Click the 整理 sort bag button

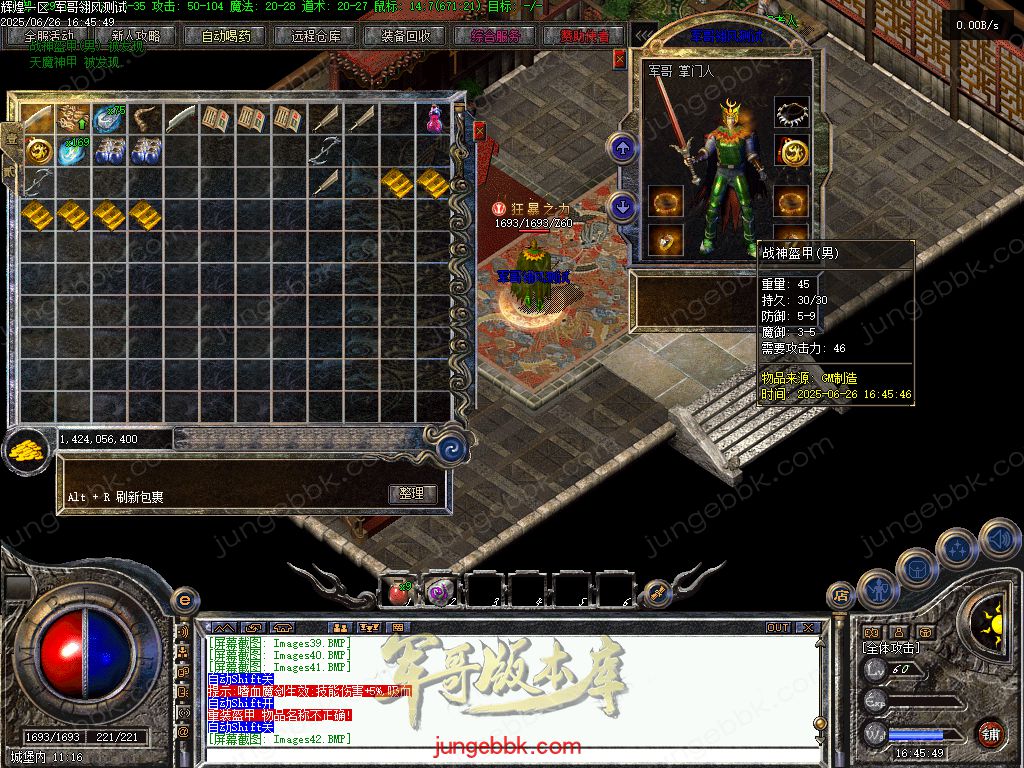pyautogui.click(x=411, y=493)
